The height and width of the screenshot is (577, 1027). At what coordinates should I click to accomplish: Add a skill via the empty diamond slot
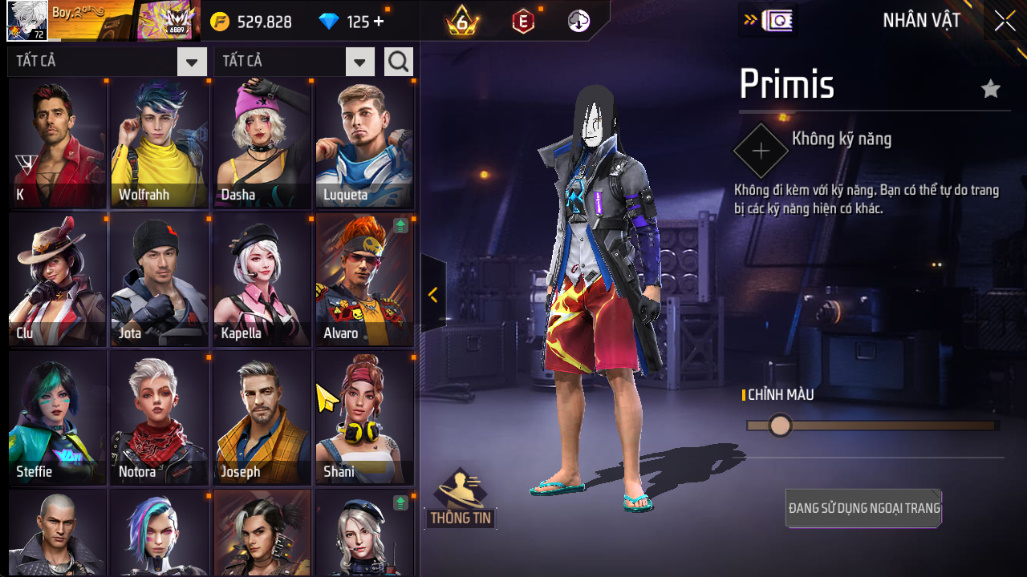761,151
